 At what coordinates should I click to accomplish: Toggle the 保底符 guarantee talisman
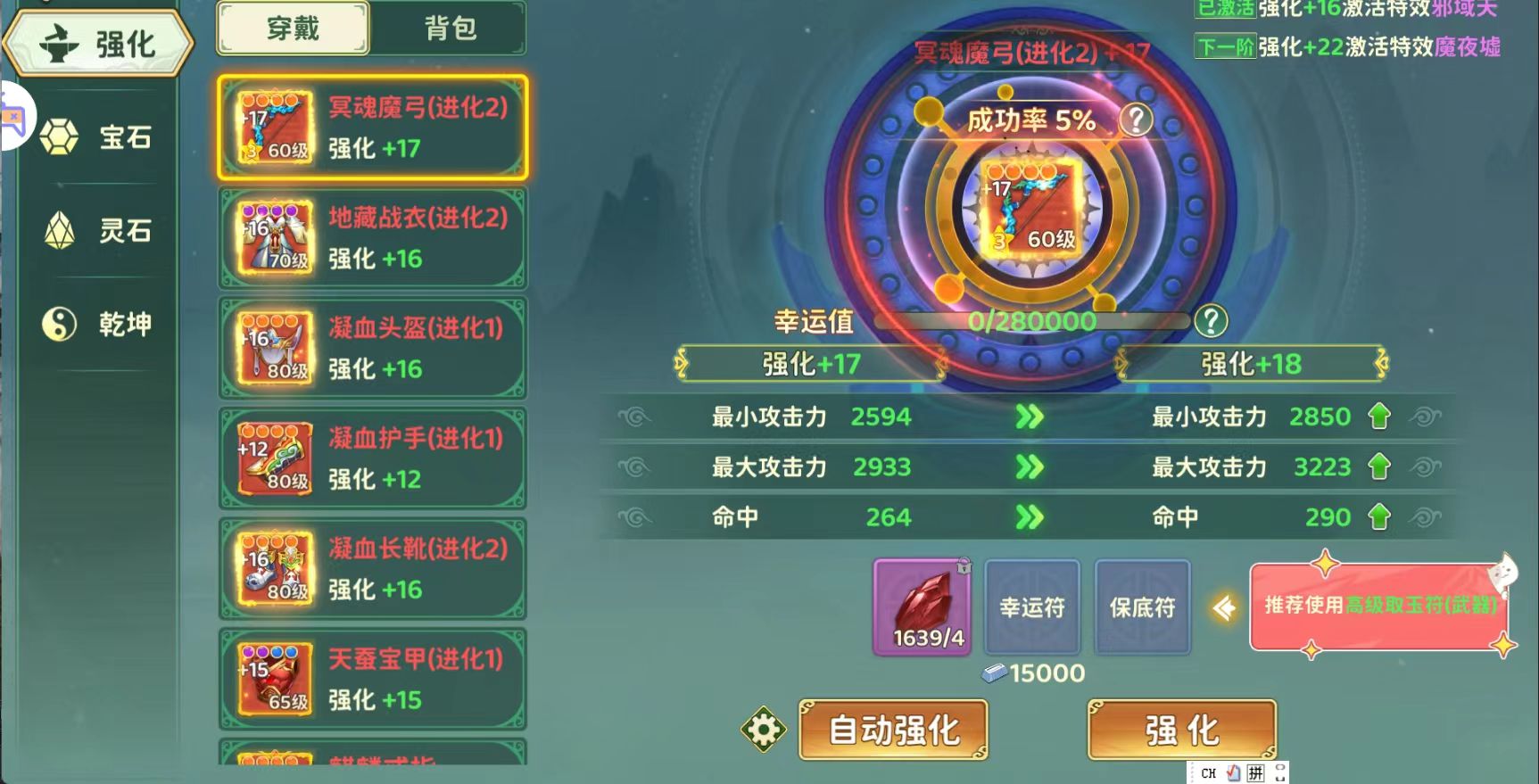[x=1142, y=607]
